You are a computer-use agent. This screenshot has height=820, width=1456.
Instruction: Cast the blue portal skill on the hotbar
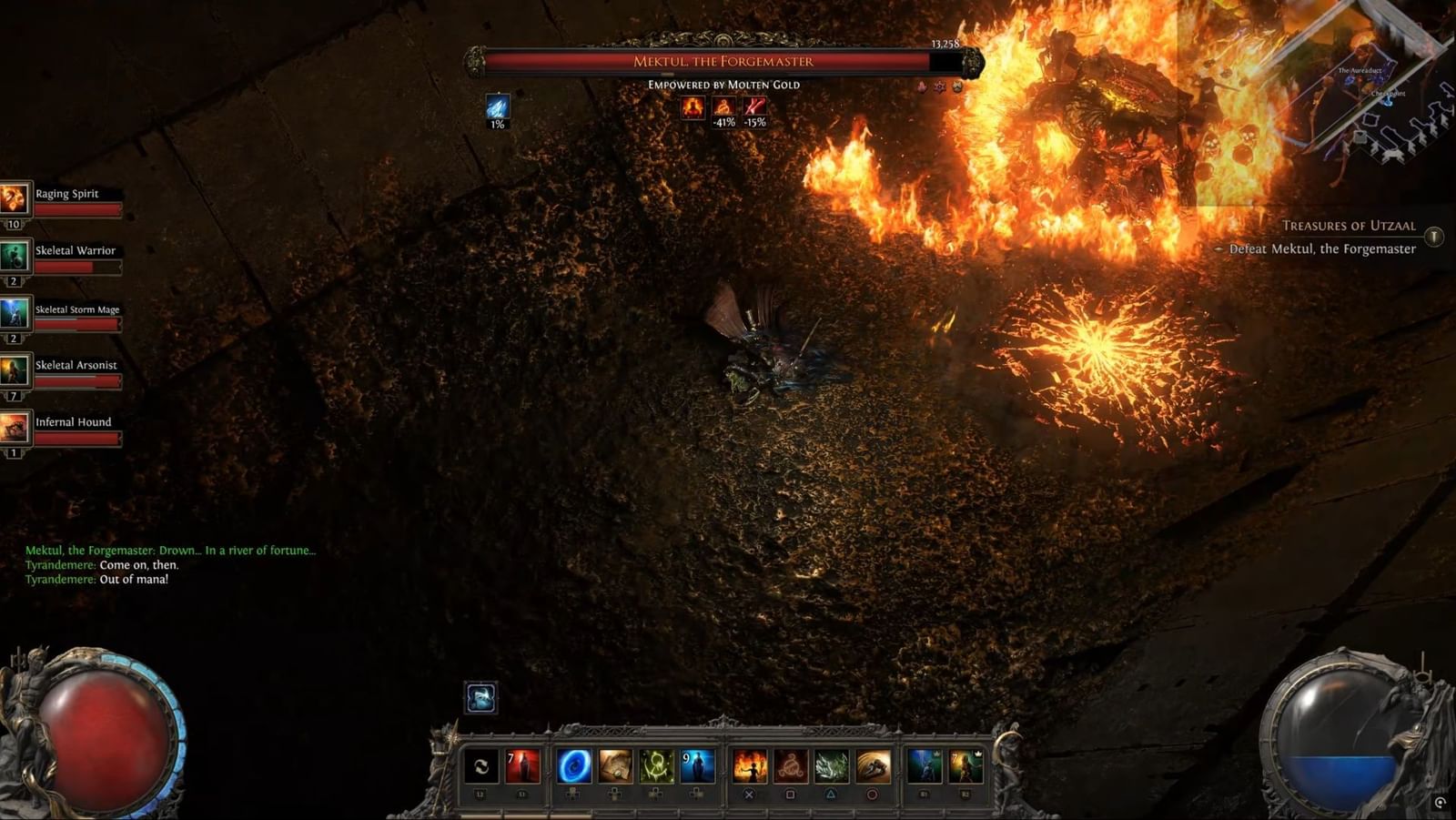coord(573,764)
